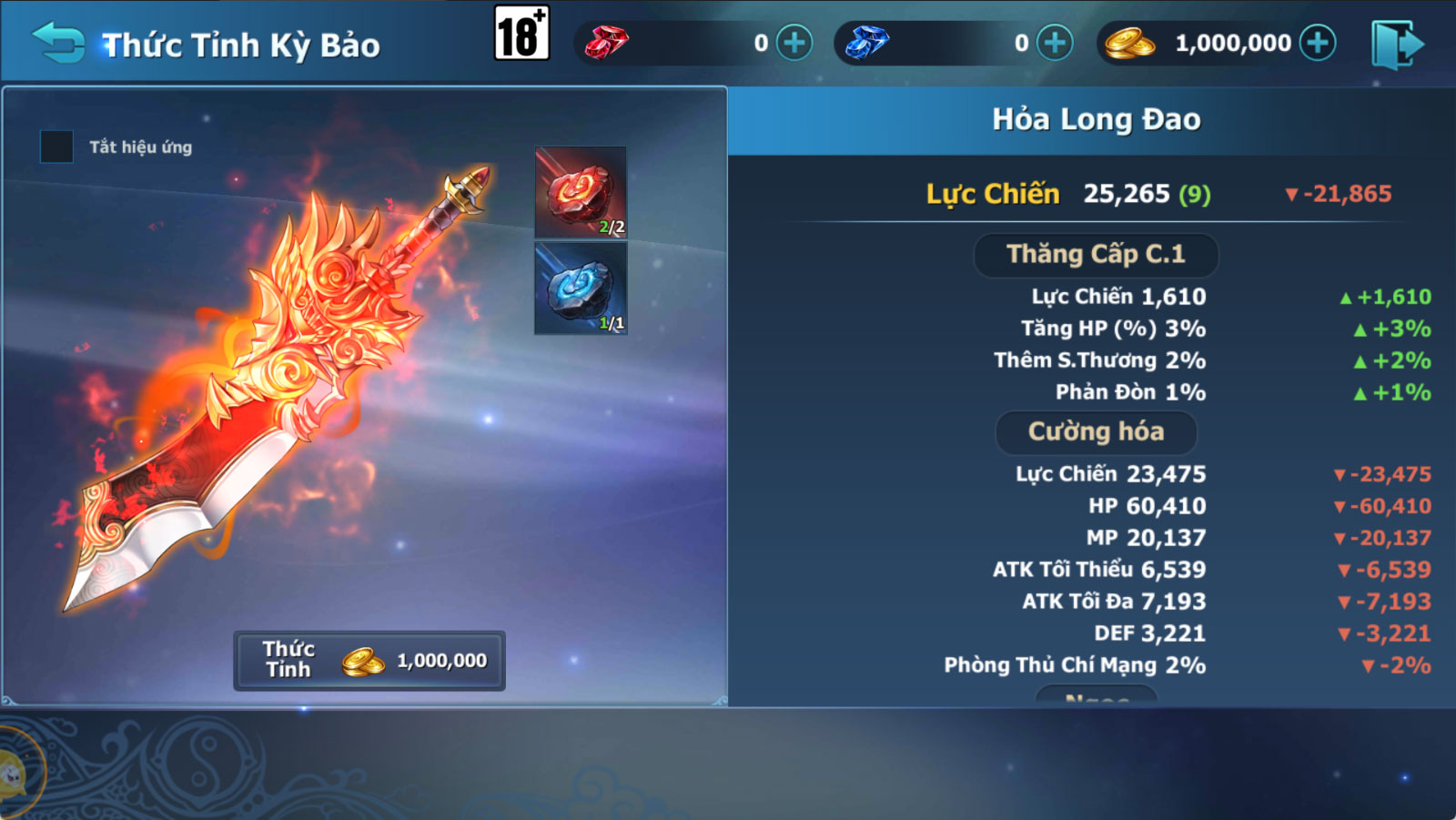Image resolution: width=1456 pixels, height=820 pixels.
Task: Exit via the door icon
Action: 1396,45
